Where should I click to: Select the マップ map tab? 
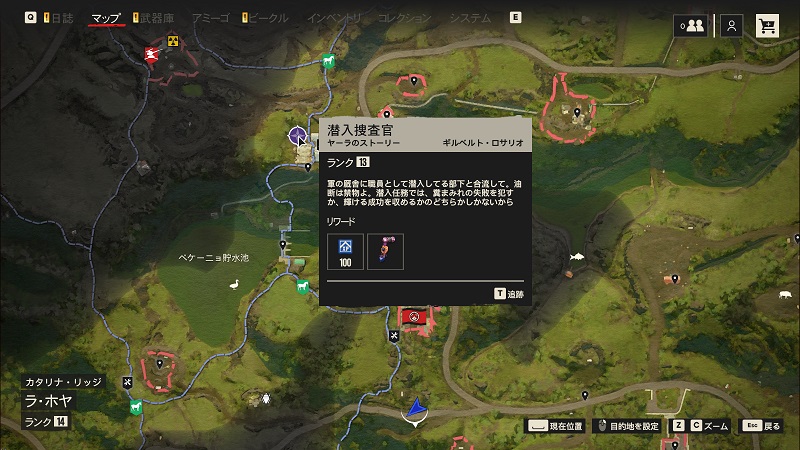106,18
